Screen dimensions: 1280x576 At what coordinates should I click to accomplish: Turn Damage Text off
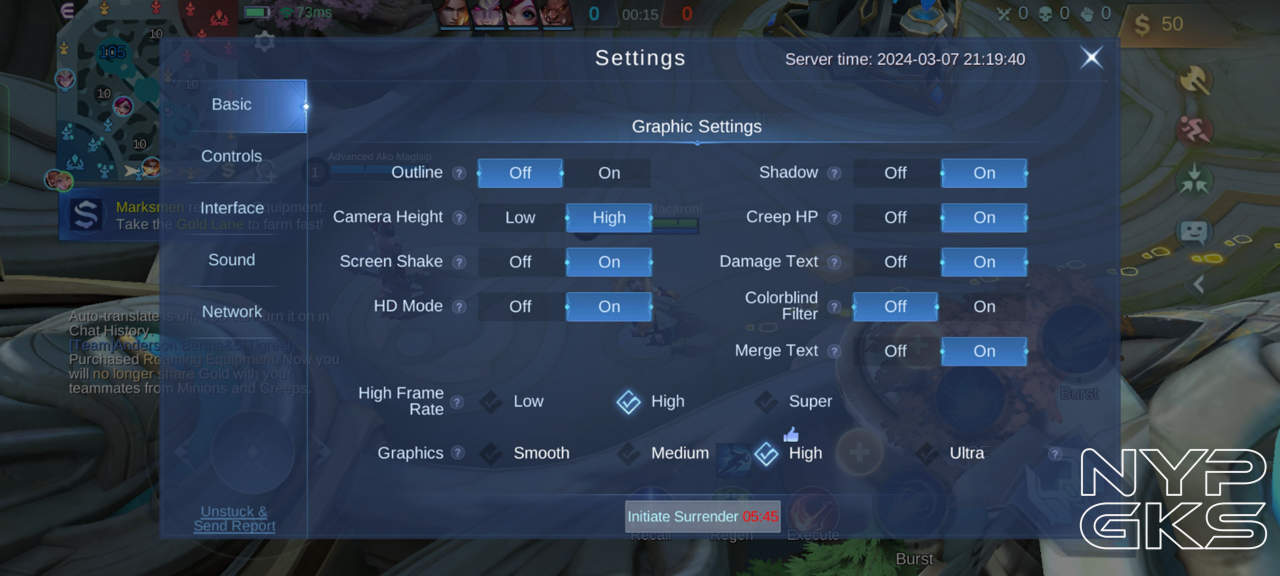[895, 262]
